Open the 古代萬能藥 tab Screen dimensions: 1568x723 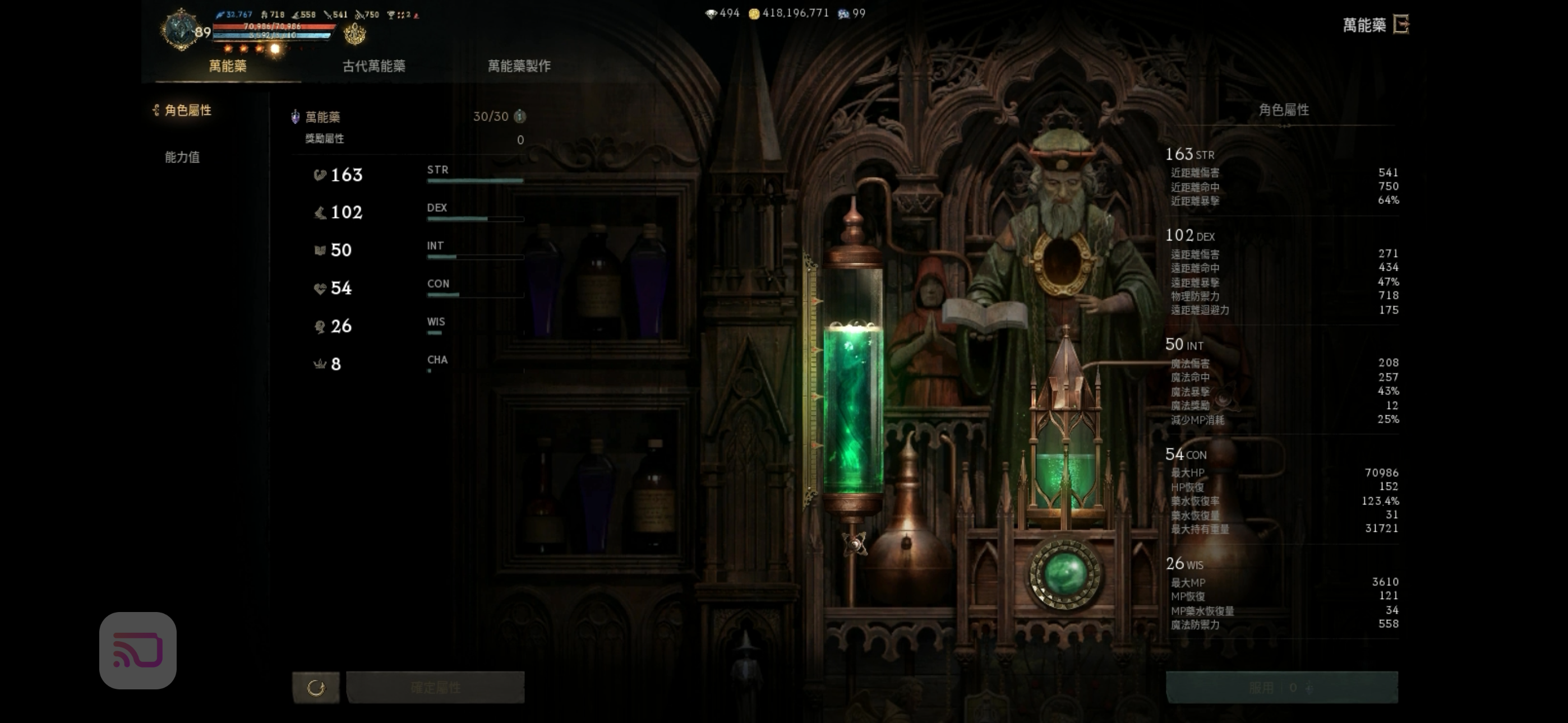pyautogui.click(x=373, y=66)
